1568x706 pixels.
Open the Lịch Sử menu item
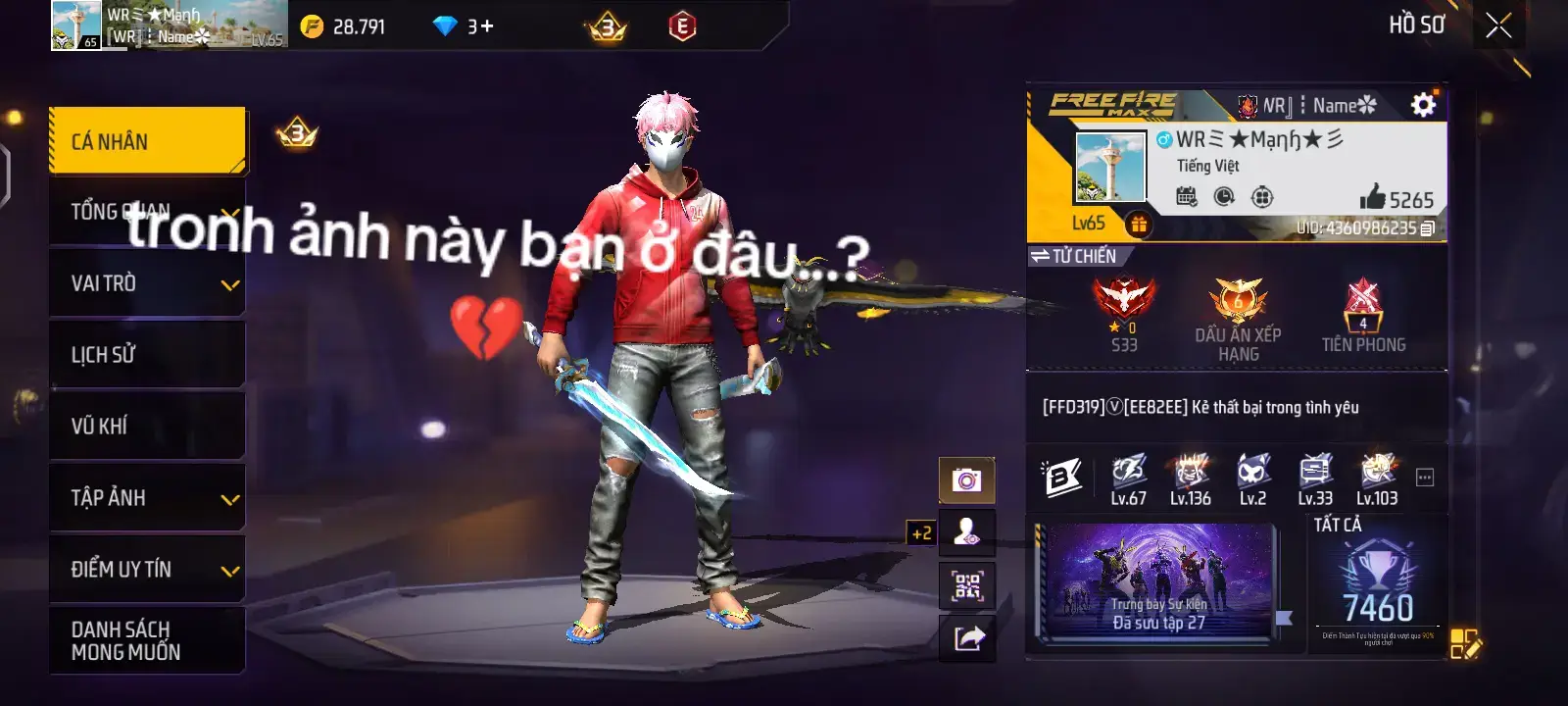(x=145, y=354)
